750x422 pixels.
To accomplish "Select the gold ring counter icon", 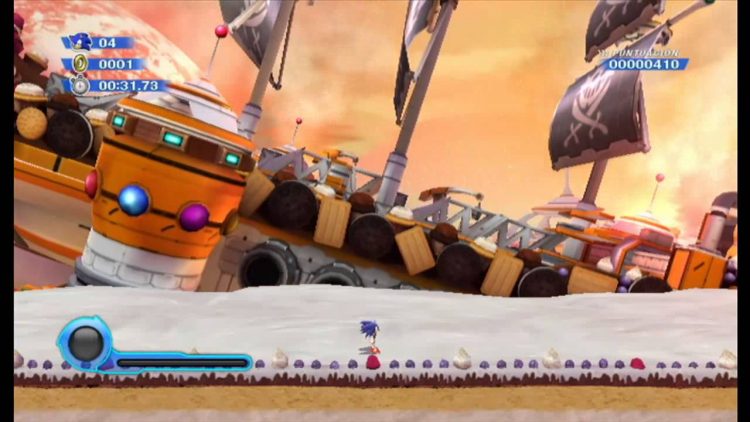I will 79,64.
